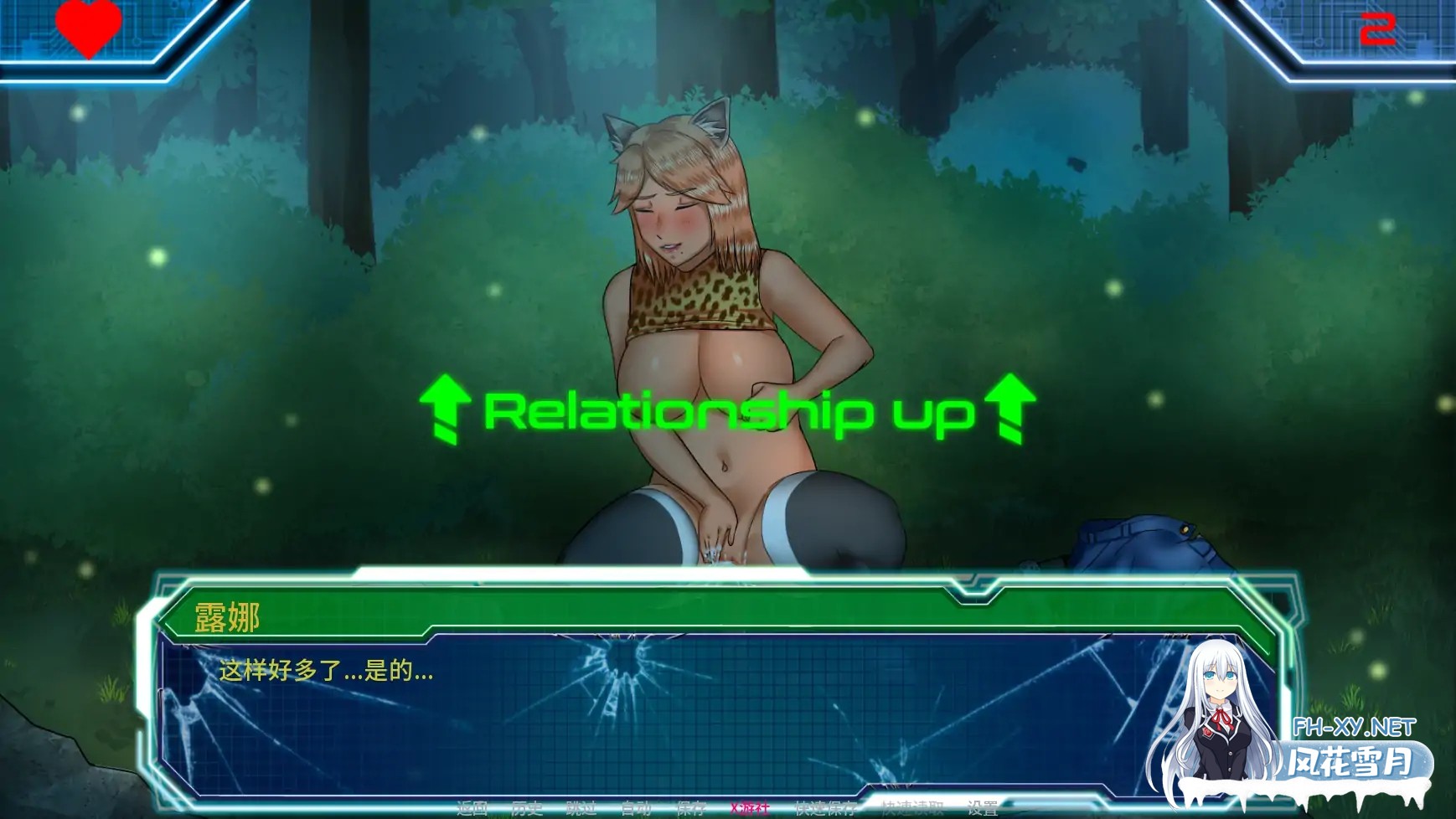Open the 保存 (Save) menu
Image resolution: width=1456 pixels, height=819 pixels.
pyautogui.click(x=691, y=808)
